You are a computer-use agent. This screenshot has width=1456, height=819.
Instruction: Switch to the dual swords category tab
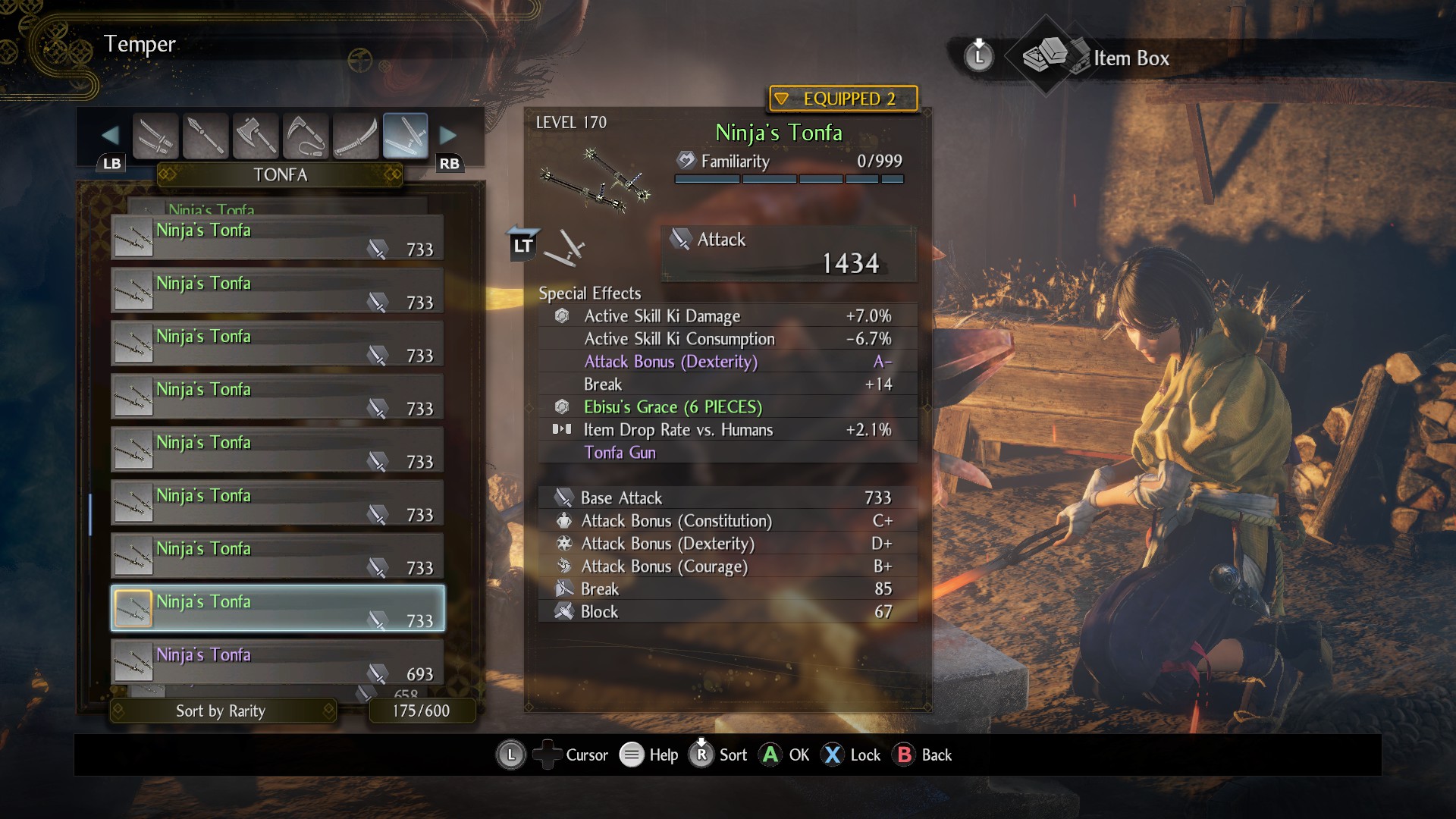click(x=155, y=136)
